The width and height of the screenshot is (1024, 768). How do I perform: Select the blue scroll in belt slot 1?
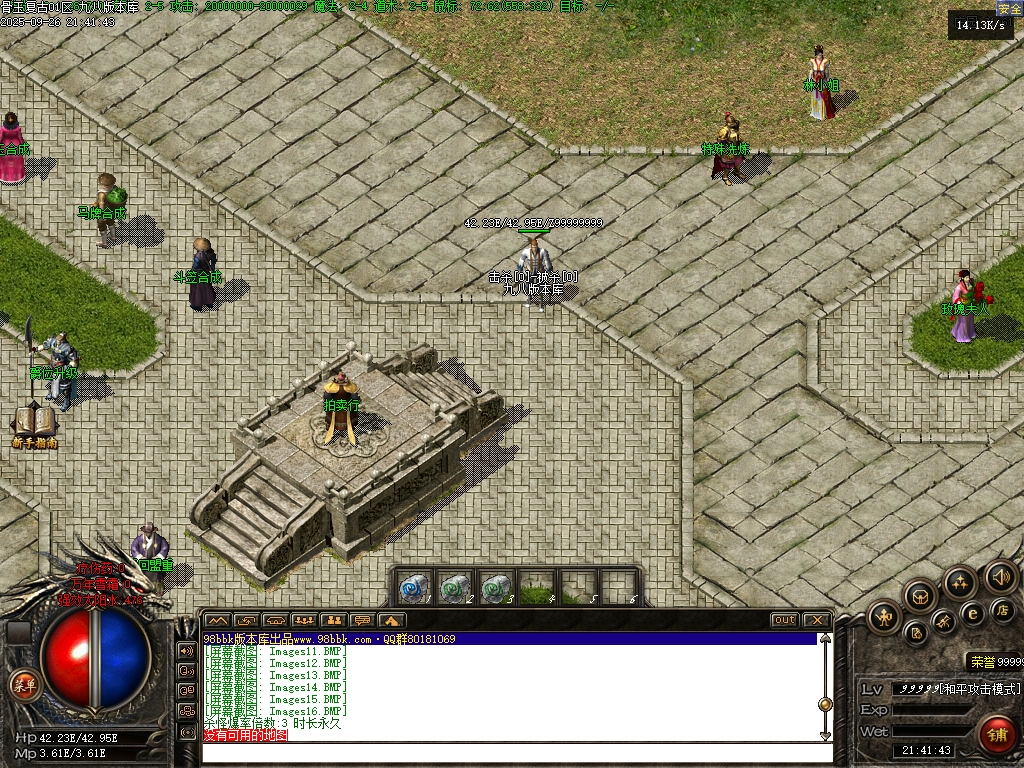[x=414, y=588]
